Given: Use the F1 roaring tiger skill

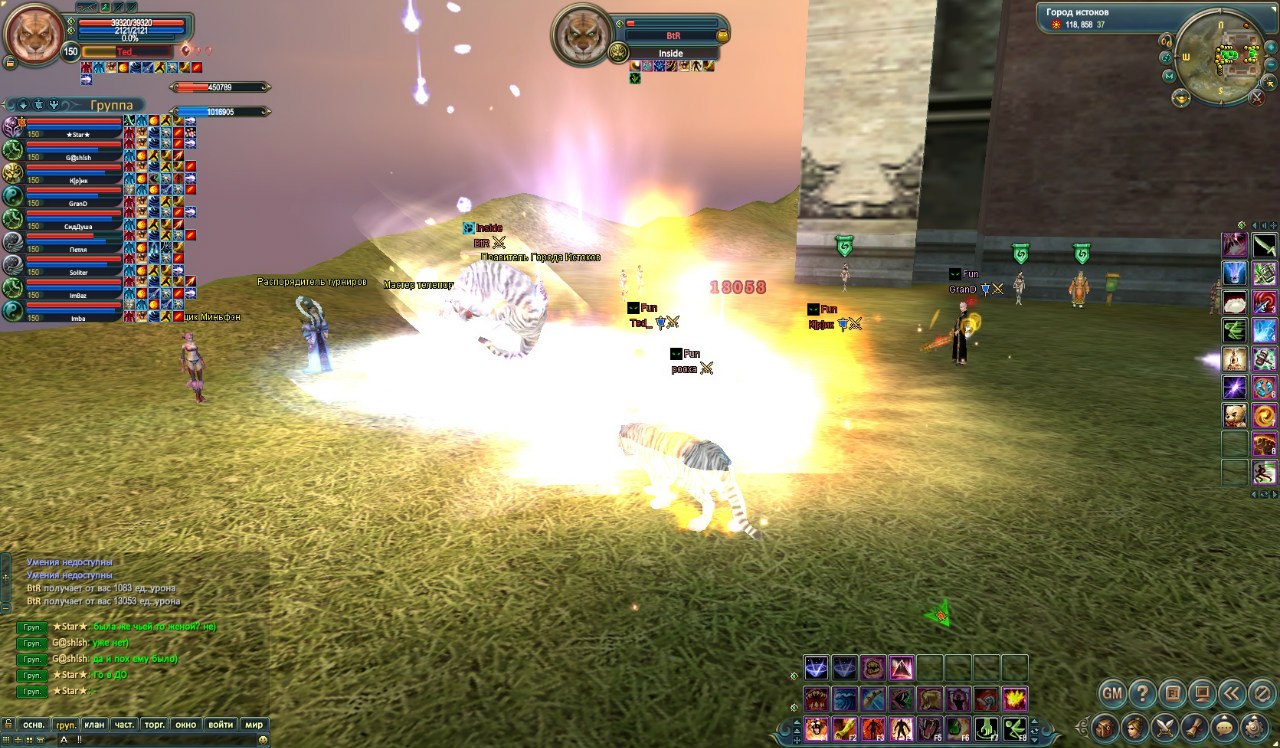Looking at the screenshot, I should pyautogui.click(x=816, y=729).
